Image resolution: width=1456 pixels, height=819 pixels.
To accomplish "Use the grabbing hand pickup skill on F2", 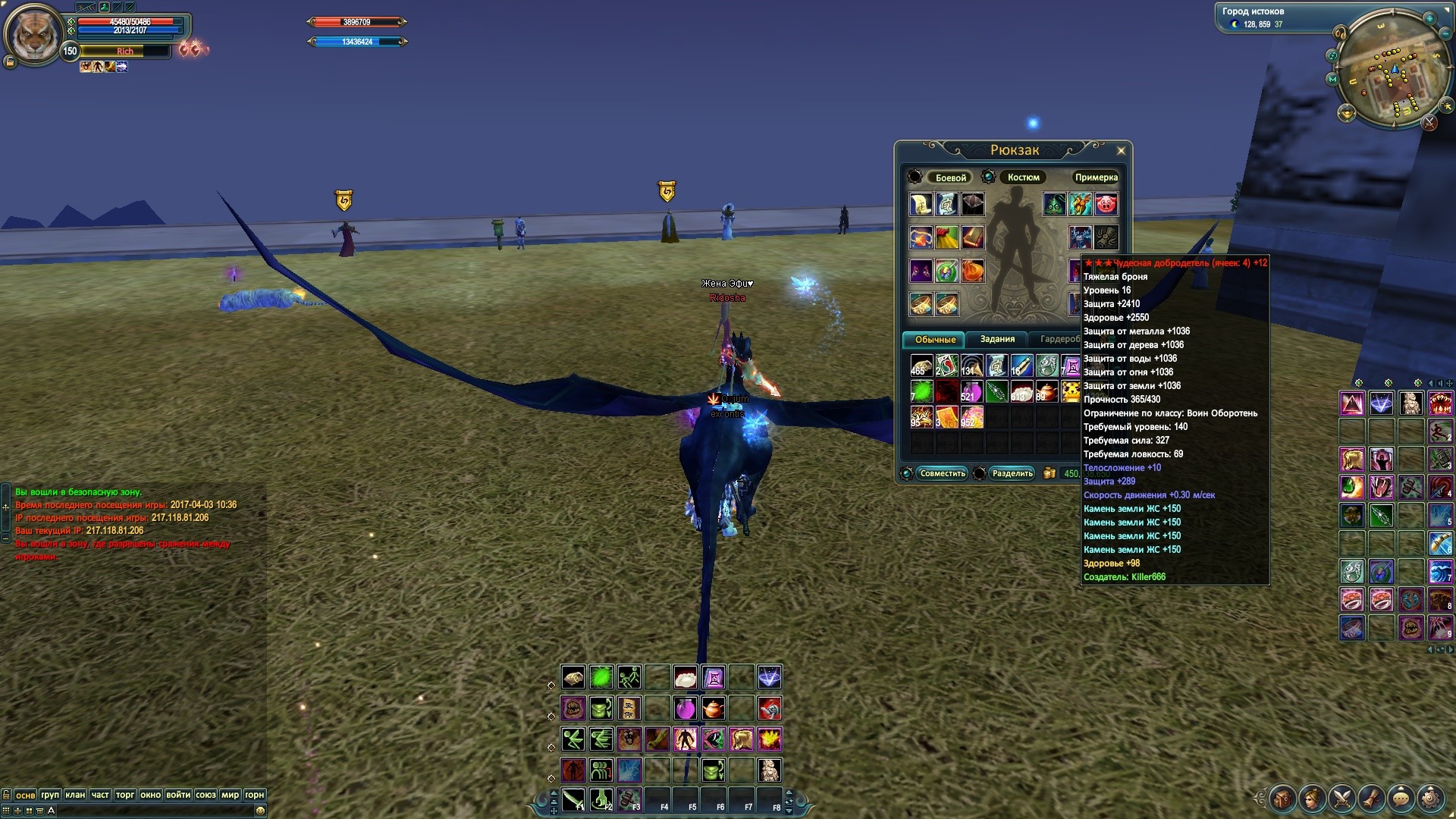I will [x=601, y=799].
